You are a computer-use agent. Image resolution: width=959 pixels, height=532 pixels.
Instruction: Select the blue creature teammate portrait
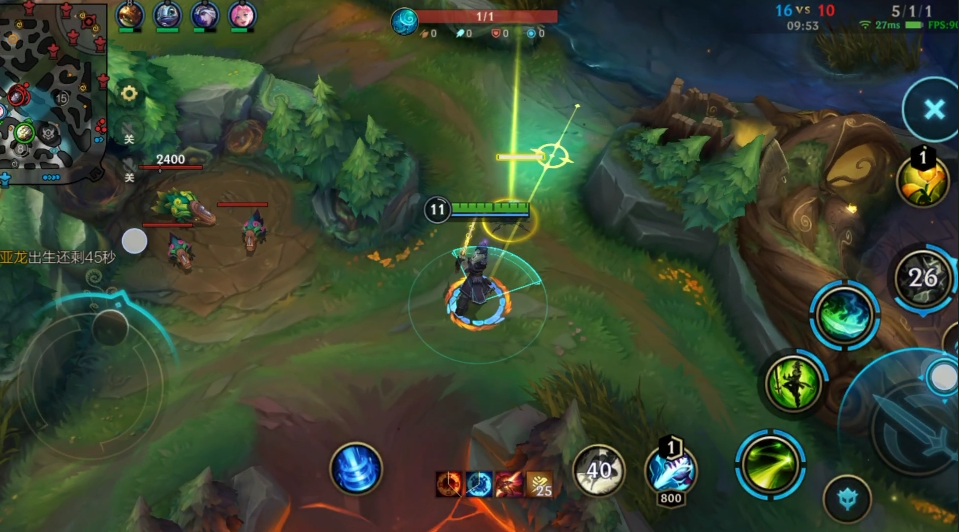click(168, 16)
